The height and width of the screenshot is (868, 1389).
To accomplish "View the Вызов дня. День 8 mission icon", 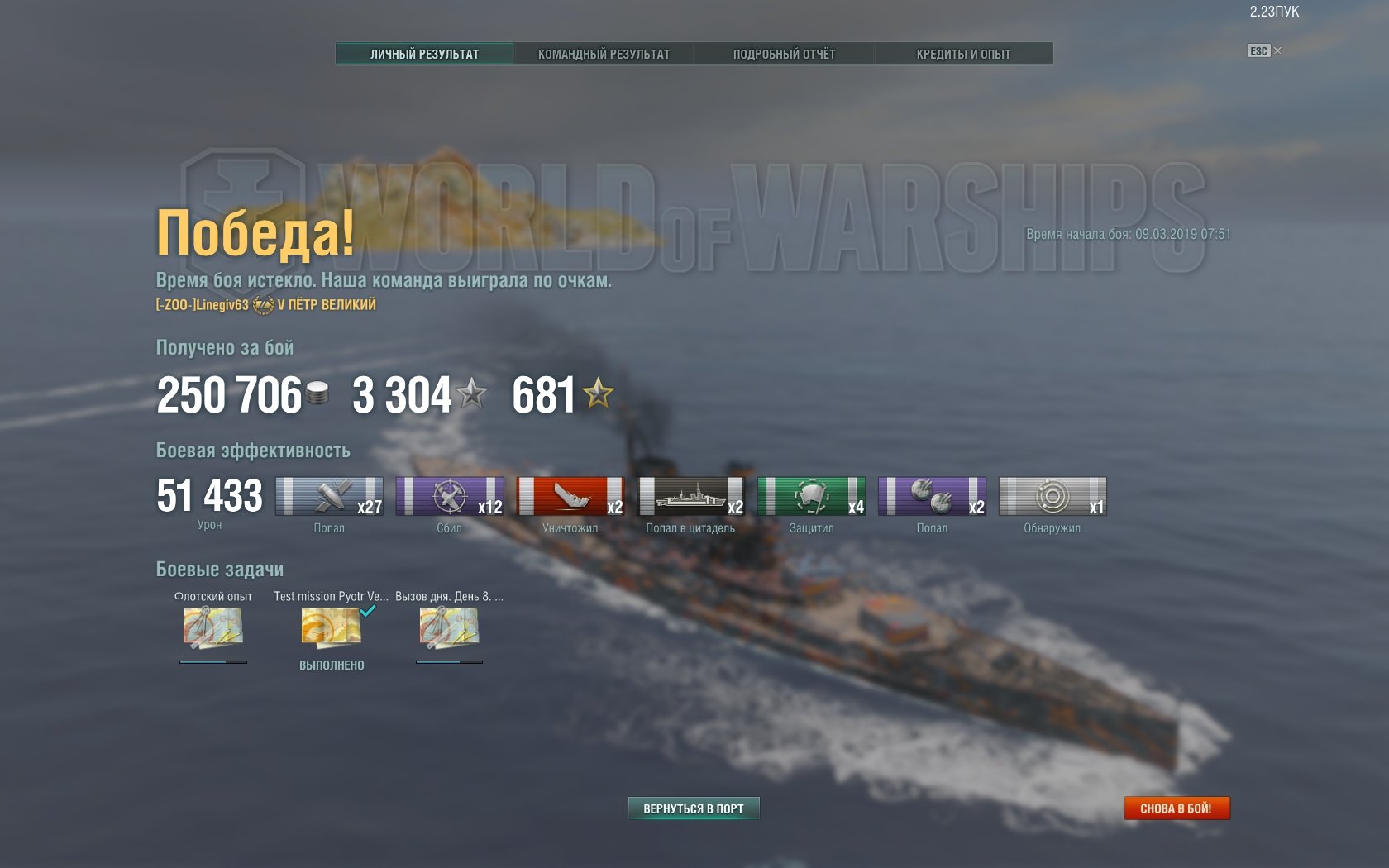I will point(449,627).
